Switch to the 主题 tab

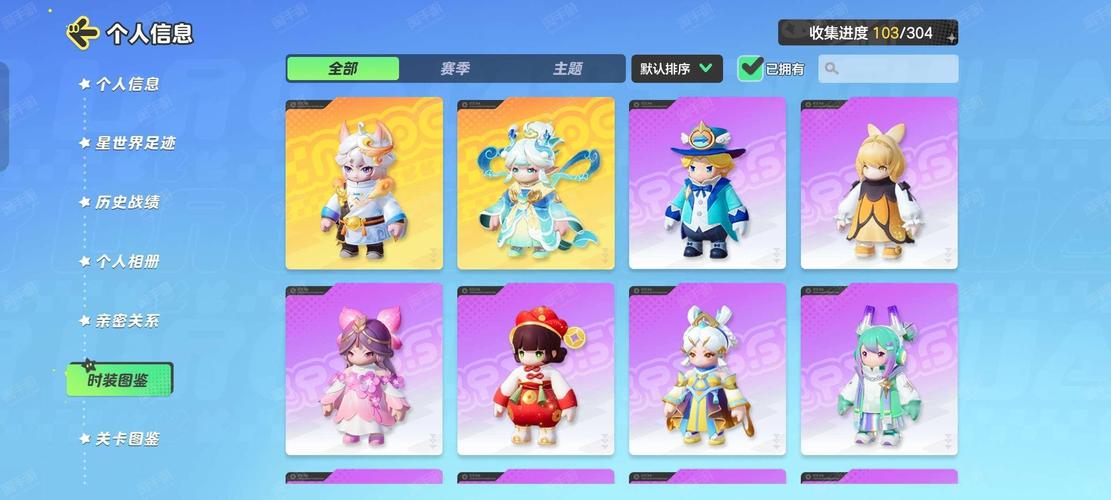click(x=567, y=69)
